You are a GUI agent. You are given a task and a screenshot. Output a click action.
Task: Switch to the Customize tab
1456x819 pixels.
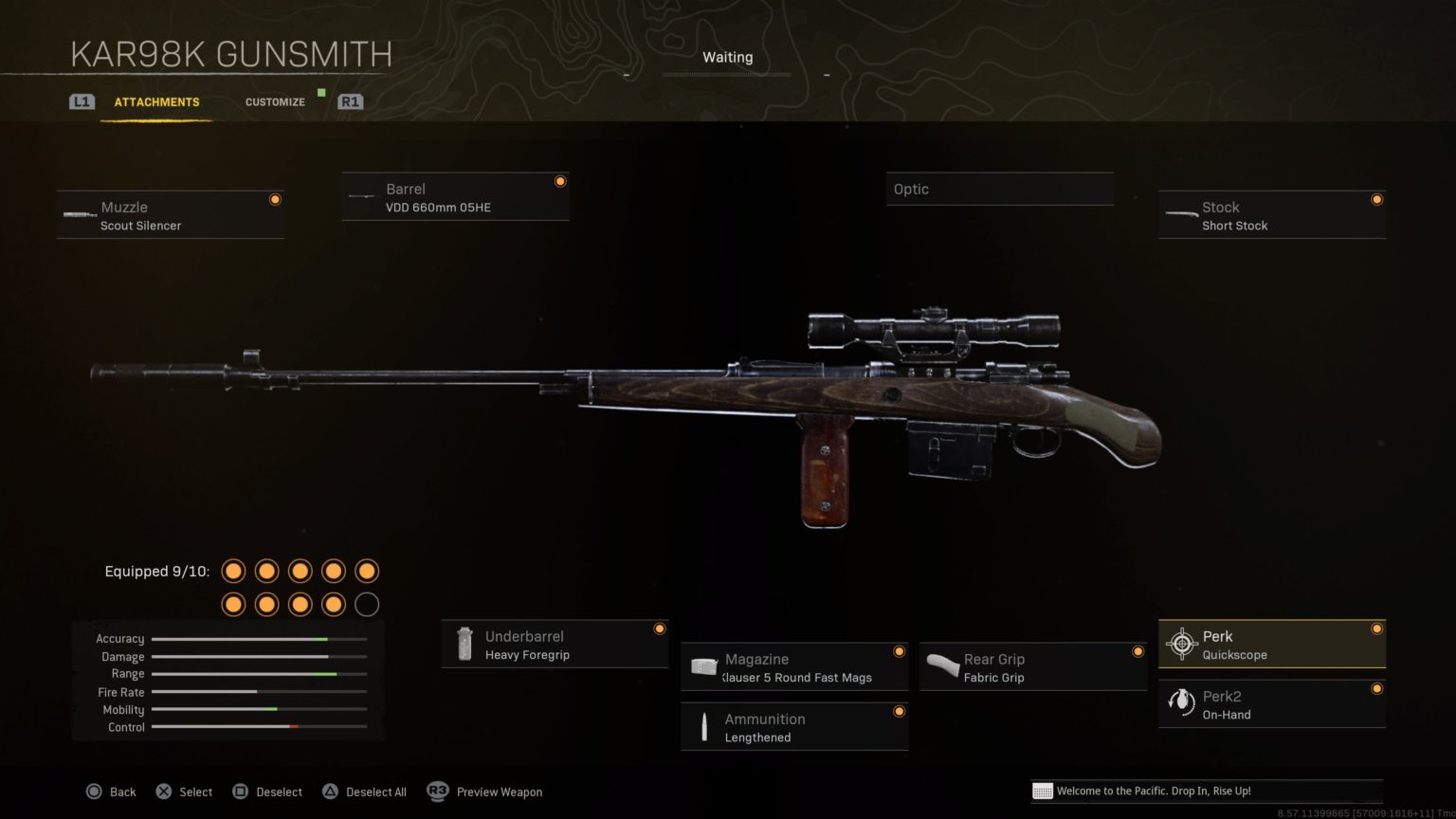(x=275, y=101)
